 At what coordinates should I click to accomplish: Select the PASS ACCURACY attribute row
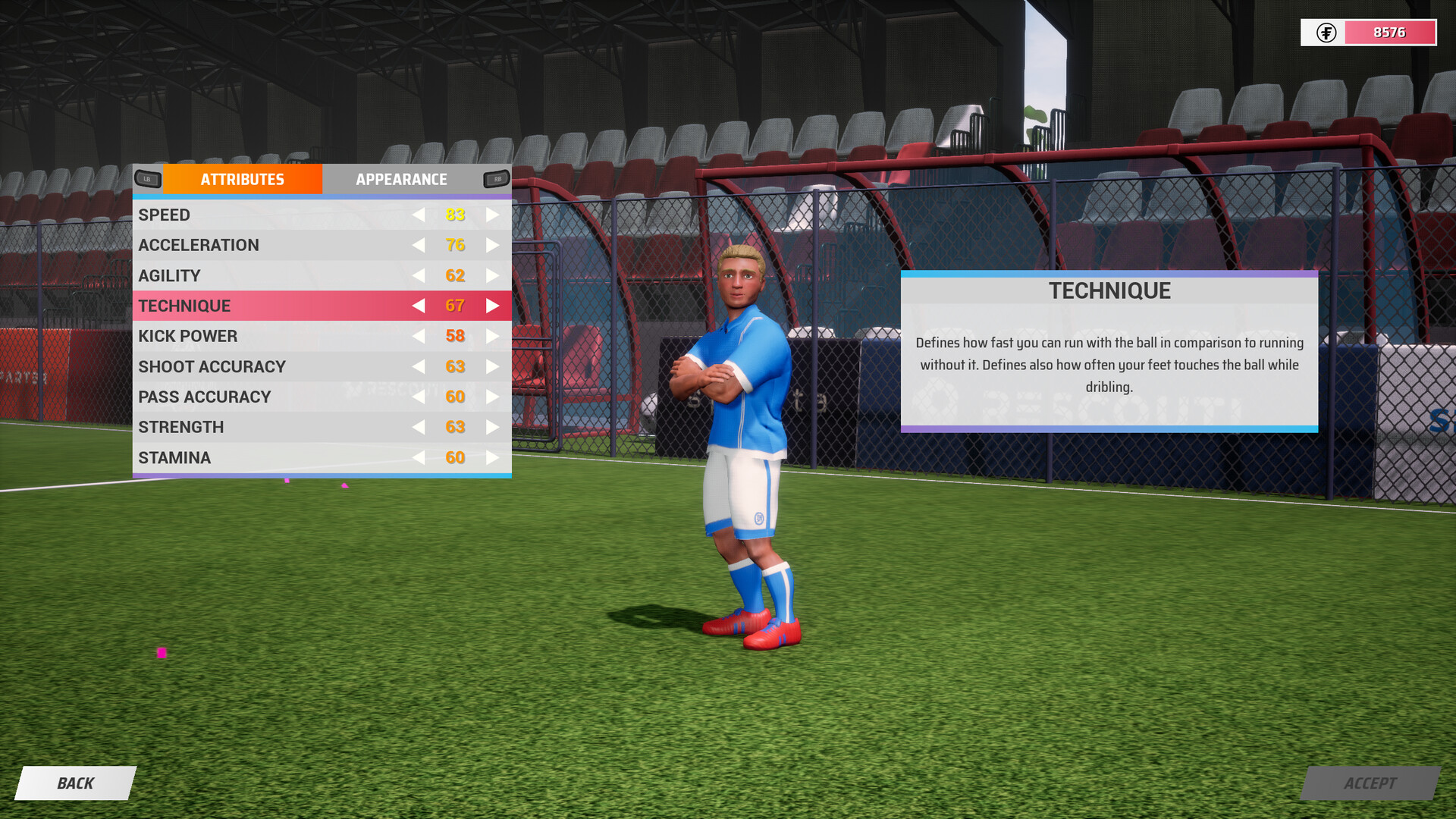coord(227,397)
